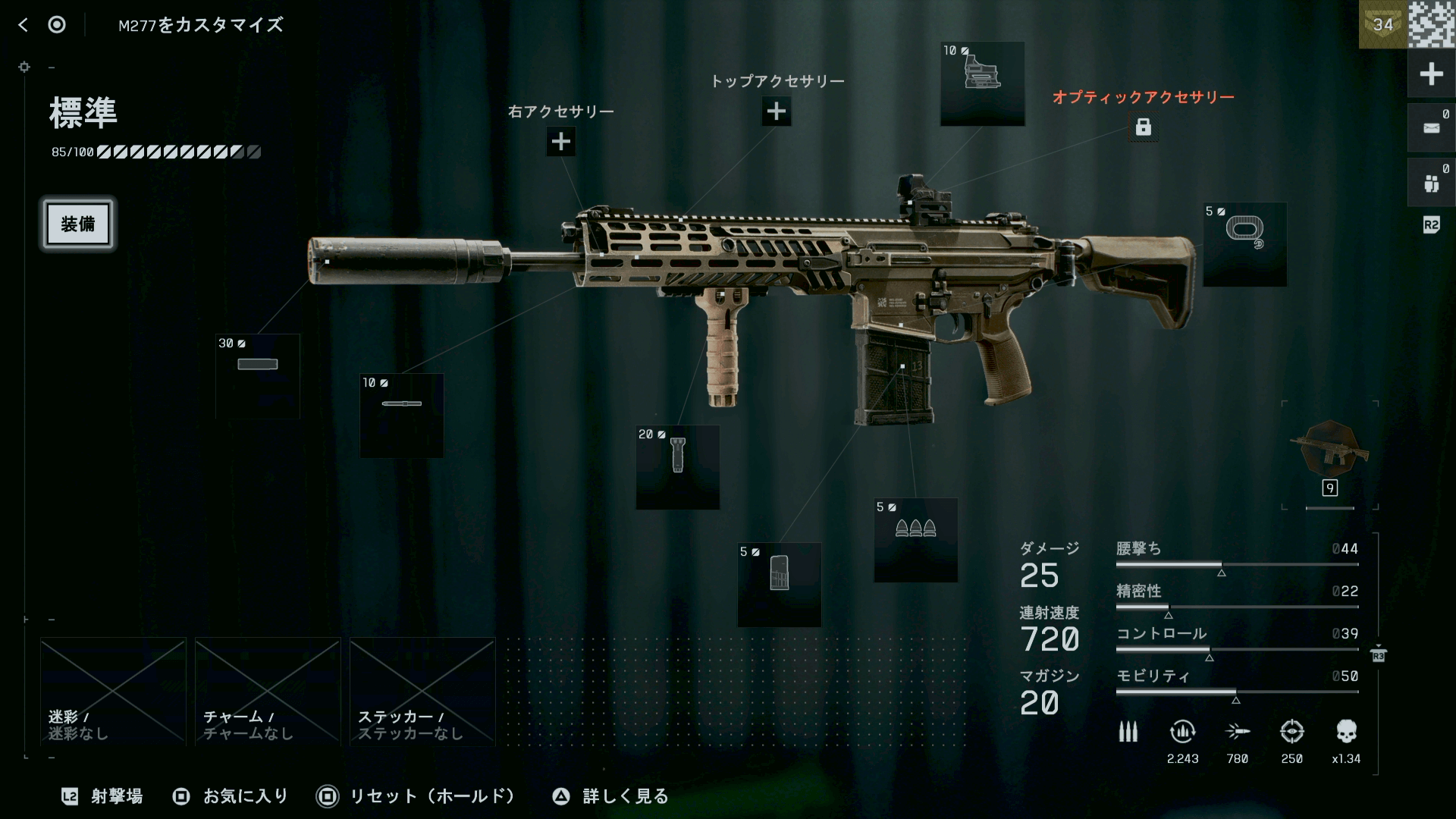Open the suppressor muzzle attachment slot

point(258,376)
